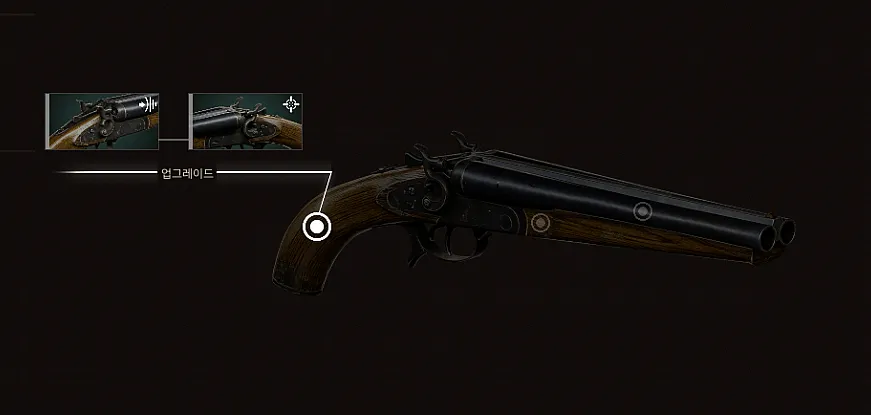Pick the gray upgrade node on the barrel

pos(643,211)
